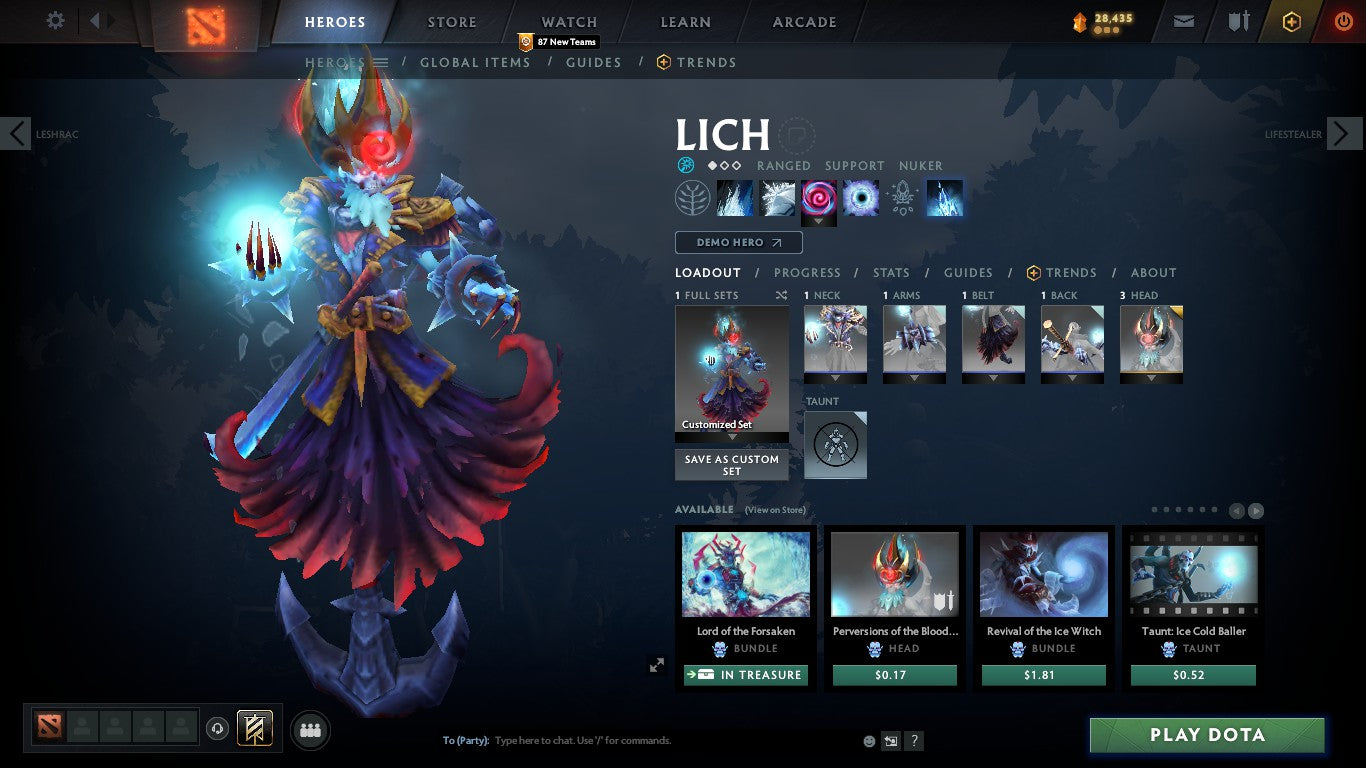Expand the Customized Set thumbnail arrow
Image resolution: width=1366 pixels, height=768 pixels.
731,436
